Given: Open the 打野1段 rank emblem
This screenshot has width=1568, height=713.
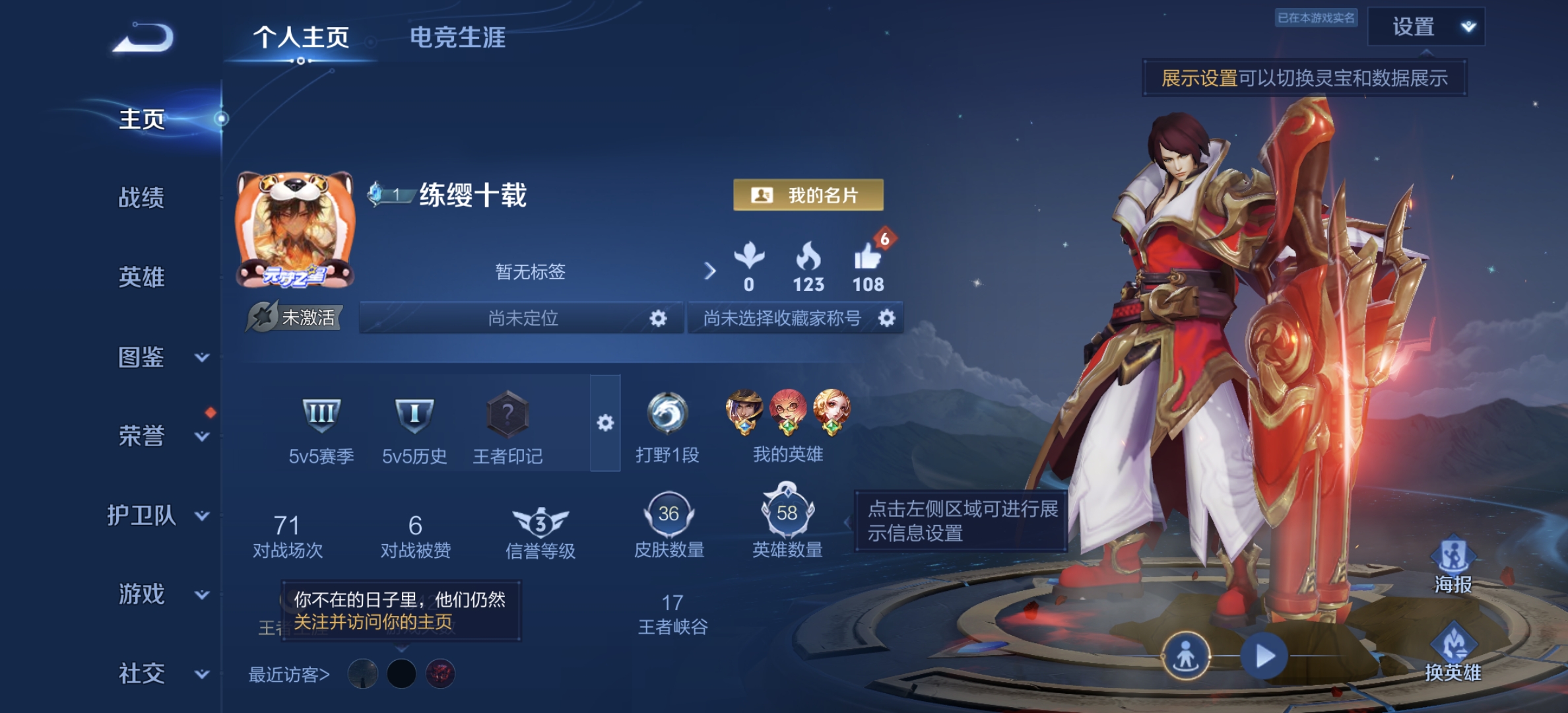Looking at the screenshot, I should point(669,413).
